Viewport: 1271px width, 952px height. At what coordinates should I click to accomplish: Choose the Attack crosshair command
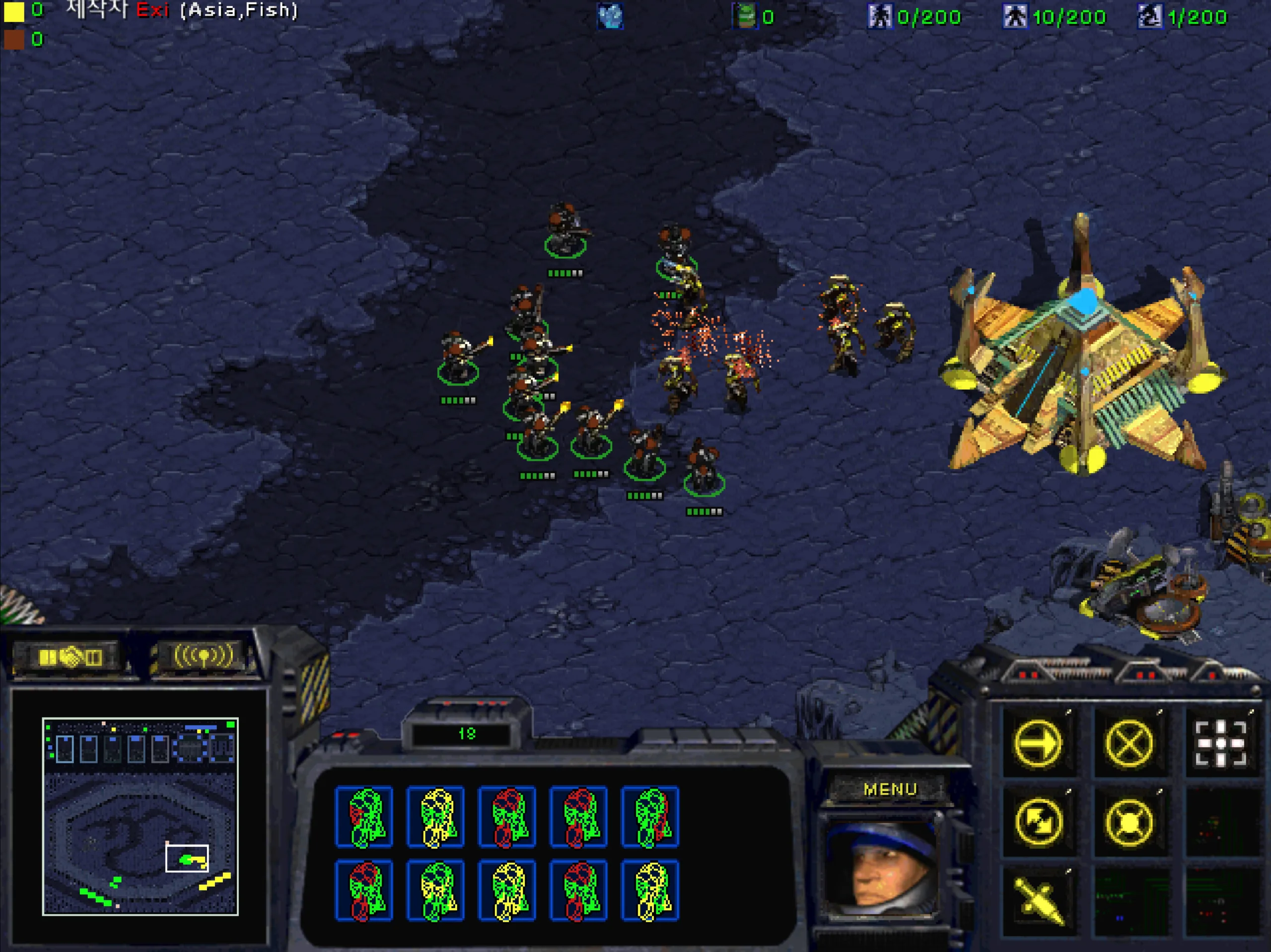(1220, 743)
